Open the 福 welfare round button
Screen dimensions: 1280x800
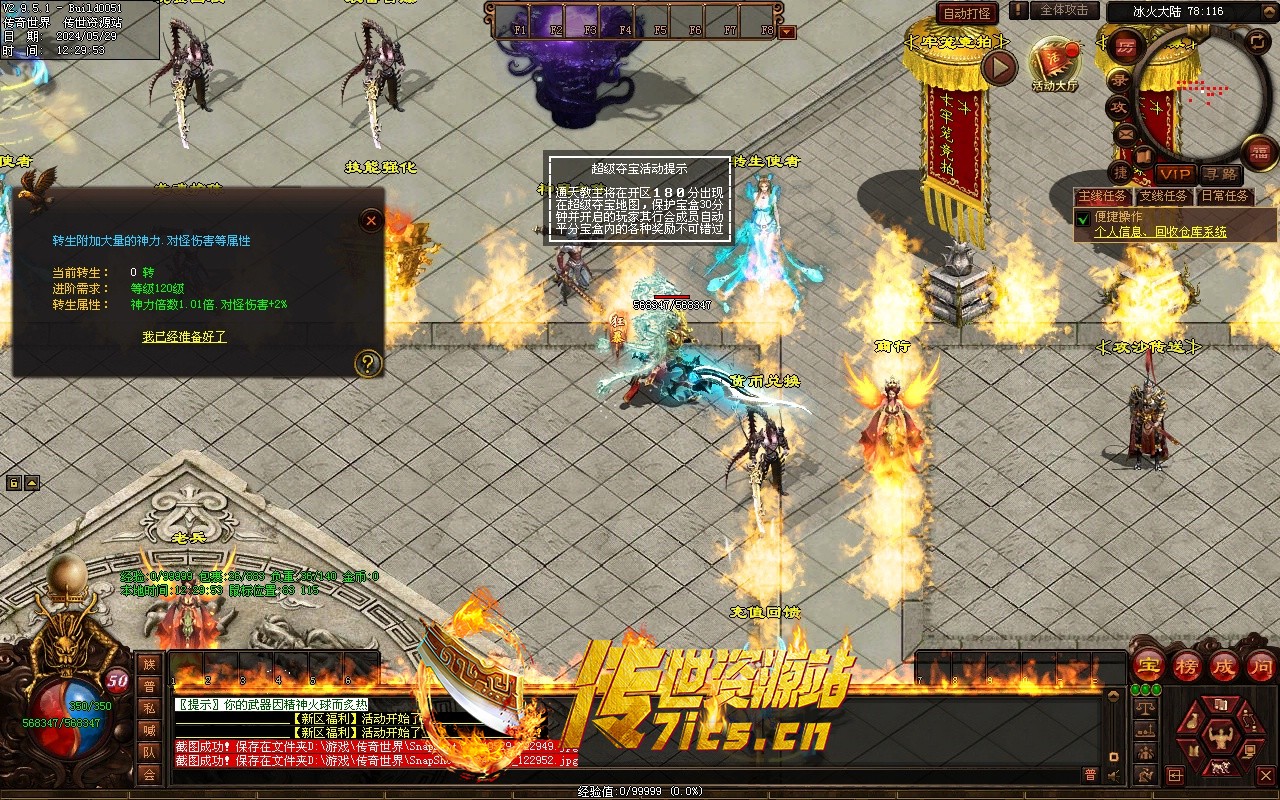1258,151
